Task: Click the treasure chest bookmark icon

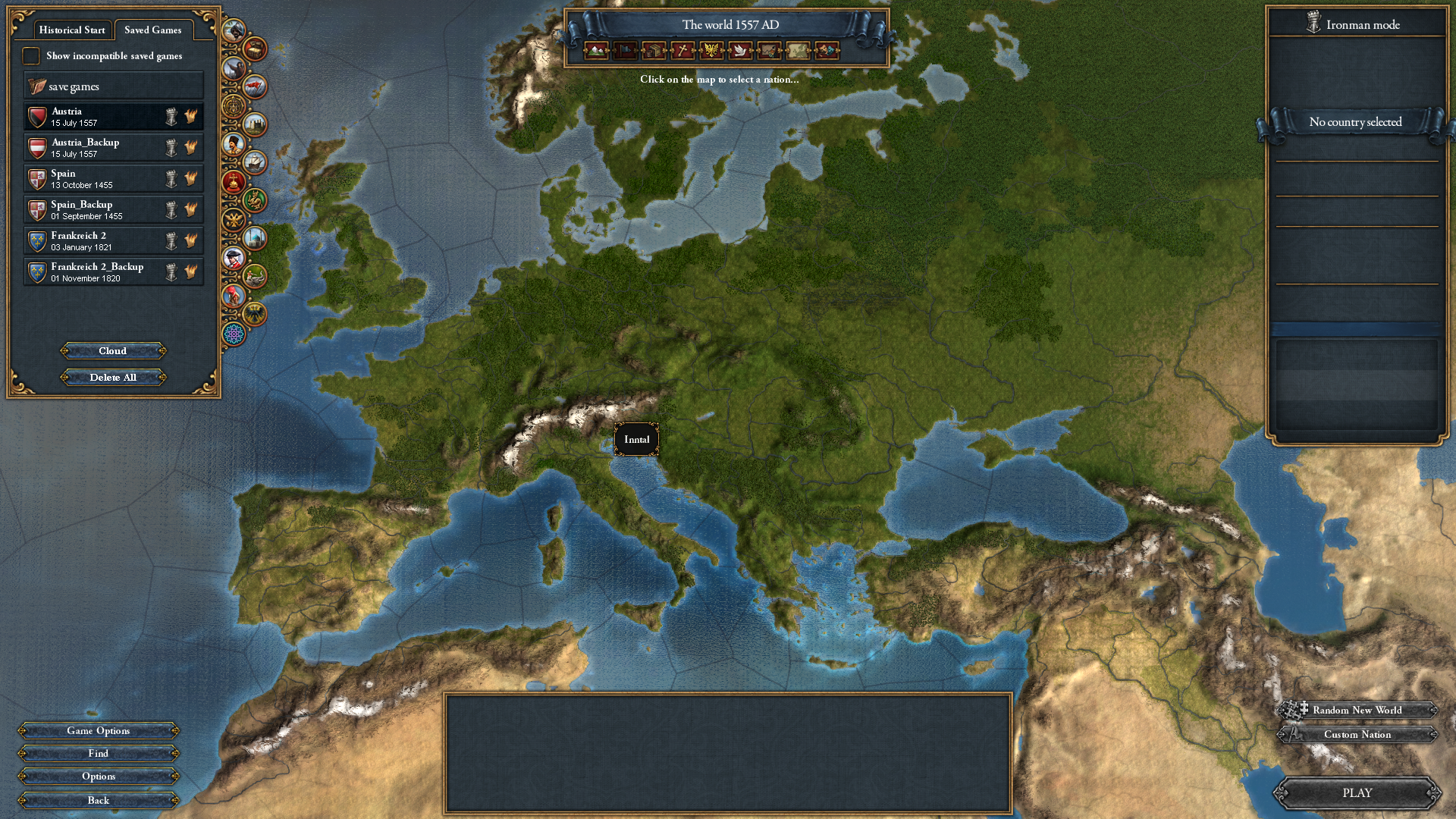Action: tap(255, 50)
